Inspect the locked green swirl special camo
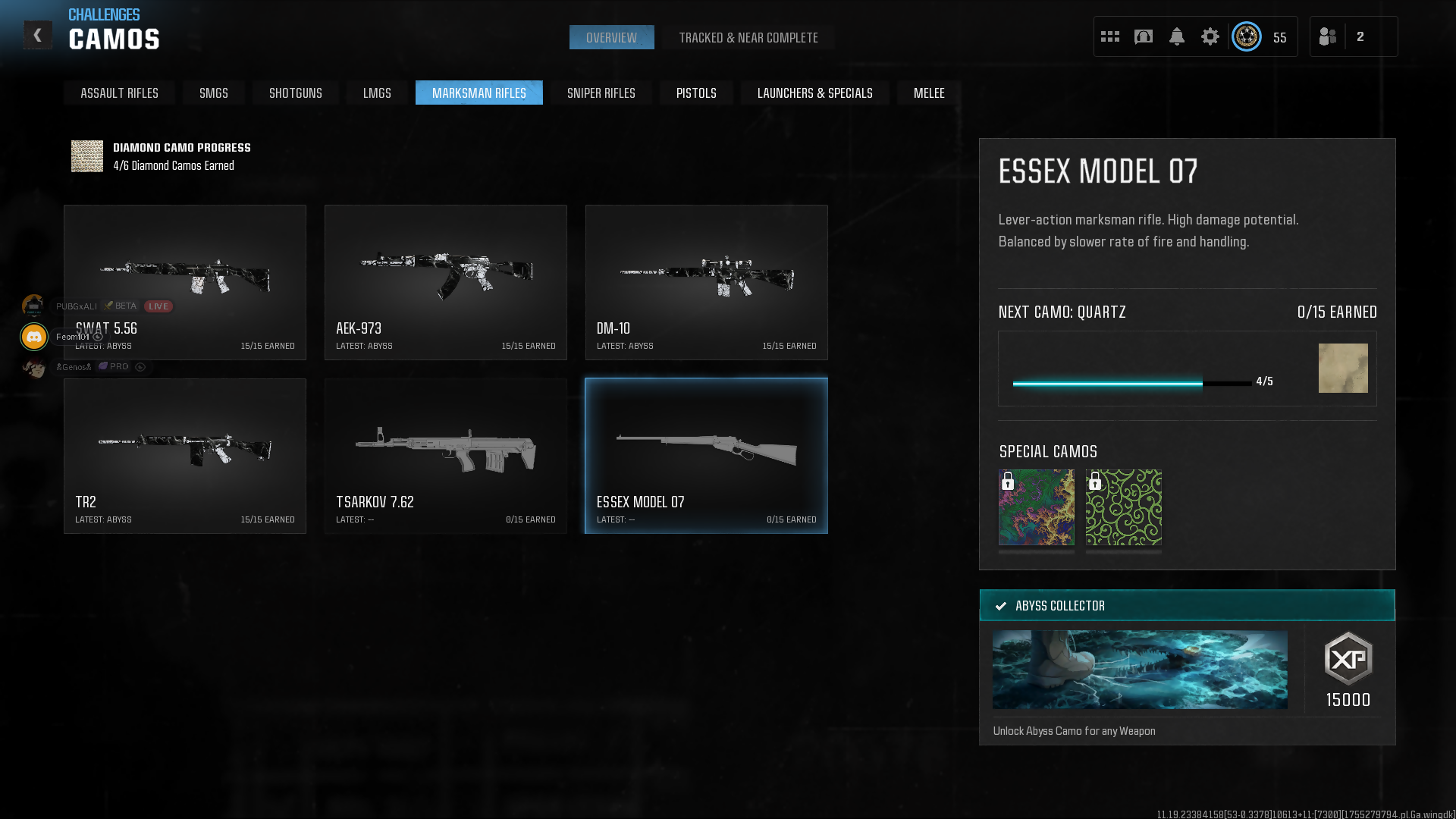This screenshot has height=819, width=1456. pos(1123,507)
